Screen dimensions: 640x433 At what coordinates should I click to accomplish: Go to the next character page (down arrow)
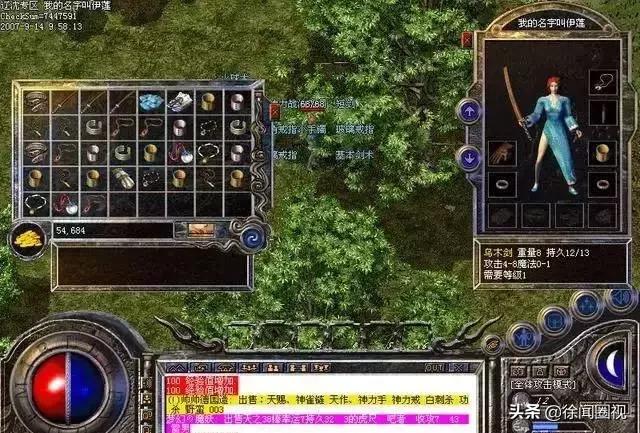pos(469,157)
